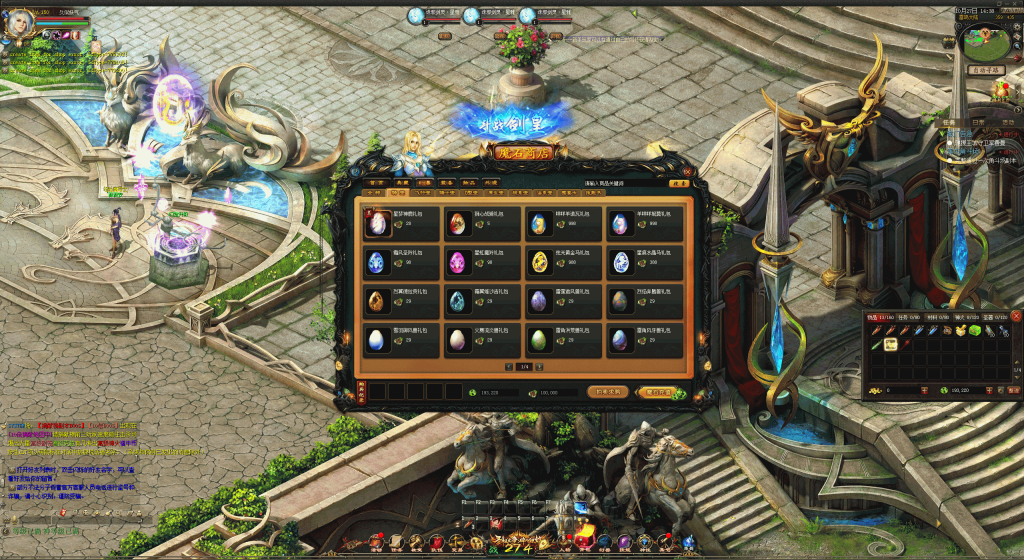The height and width of the screenshot is (560, 1024).
Task: Pick the green egg gift pack
Action: (x=539, y=340)
